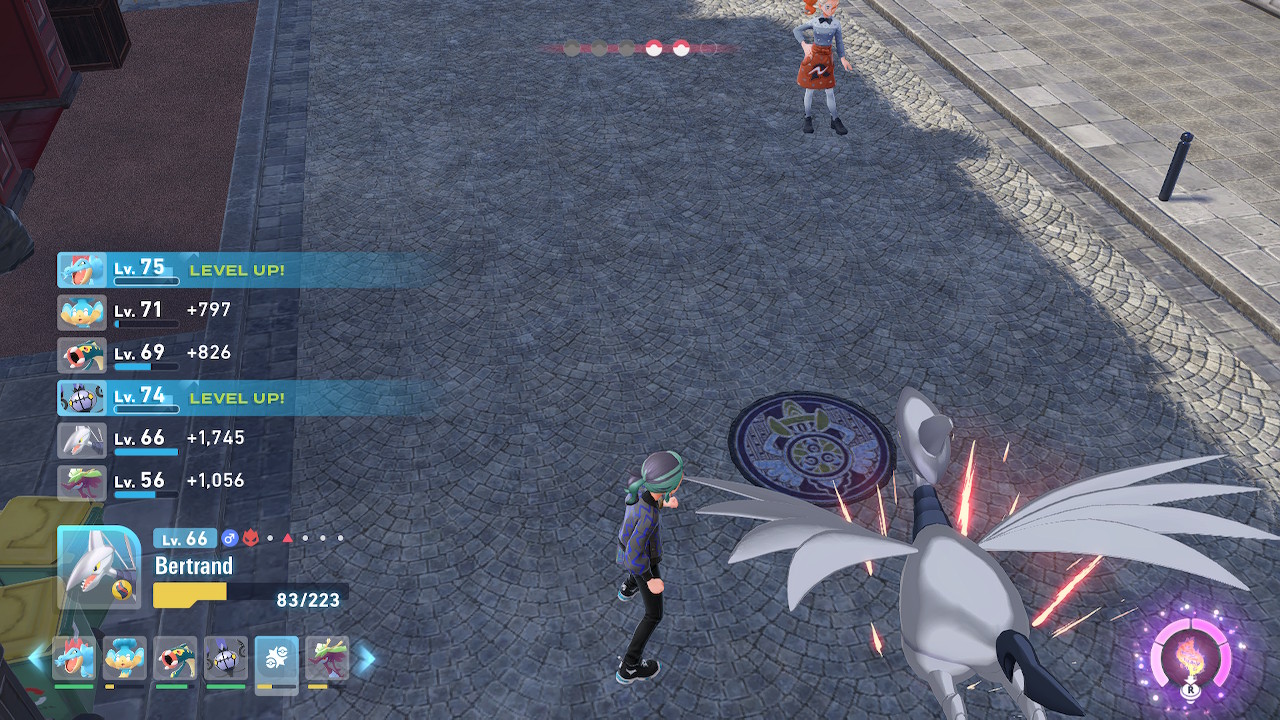Select the Lv. 66 row showing +1,745
Screen dimensions: 1280x720
[x=160, y=438]
